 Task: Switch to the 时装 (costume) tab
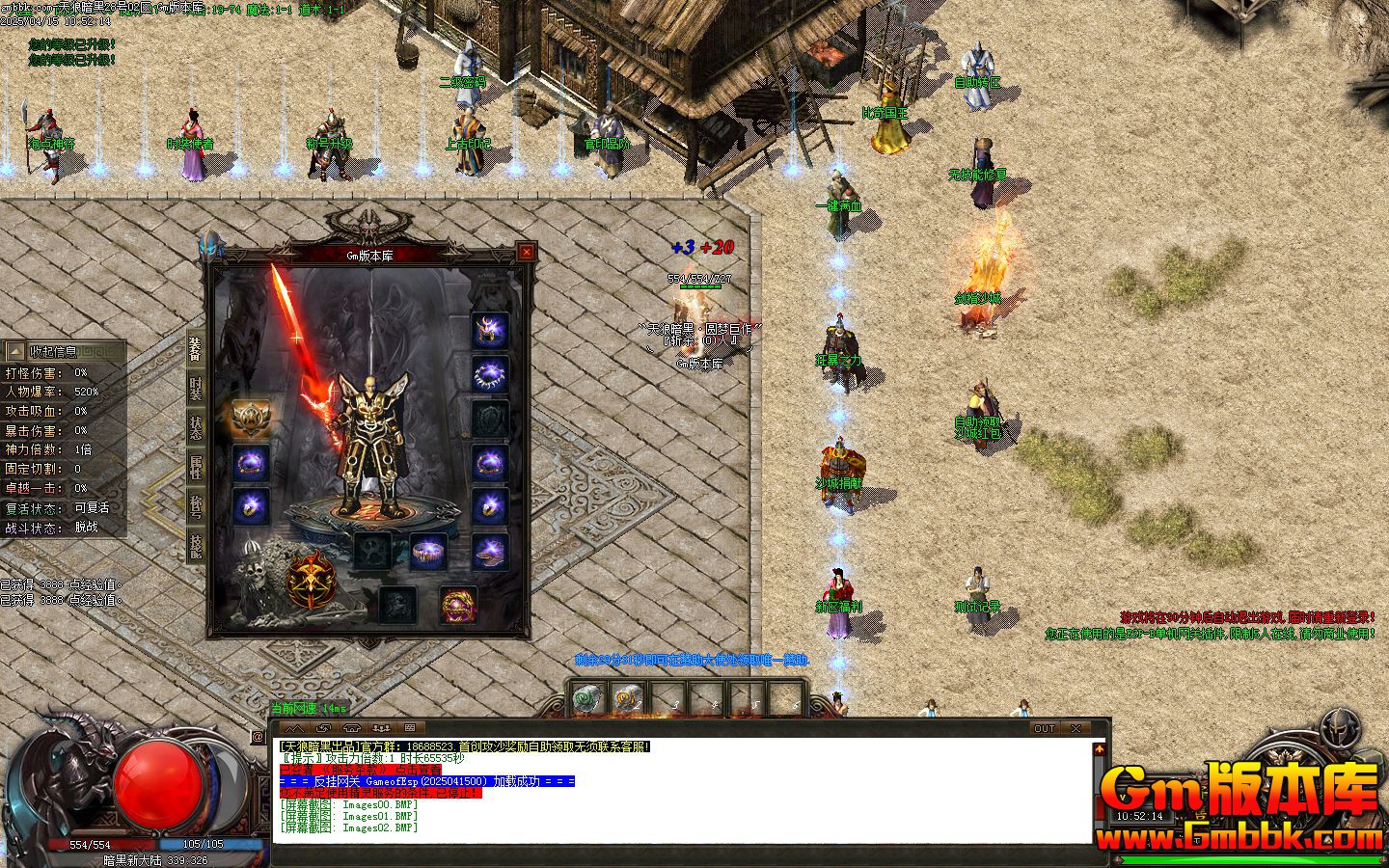coord(195,388)
